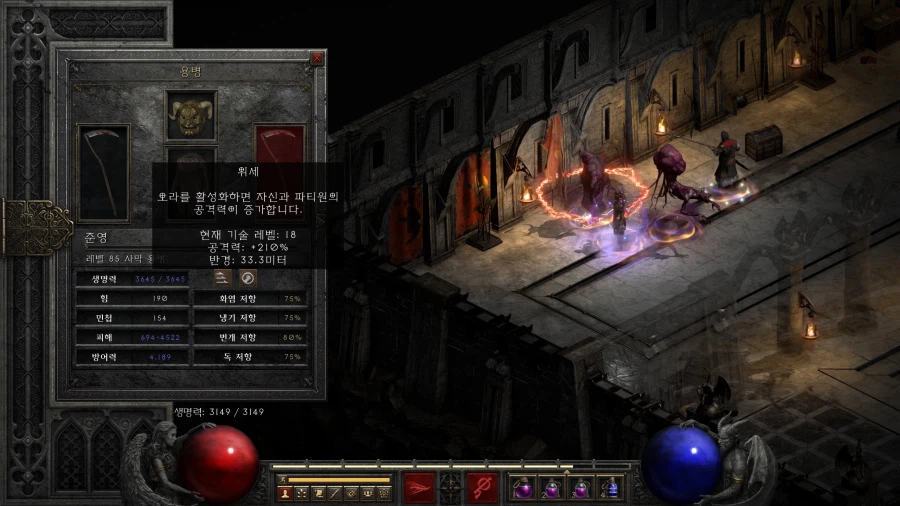Screen dimensions: 900x506
Task: Drink the blue mana potion in slot 4
Action: 611,489
